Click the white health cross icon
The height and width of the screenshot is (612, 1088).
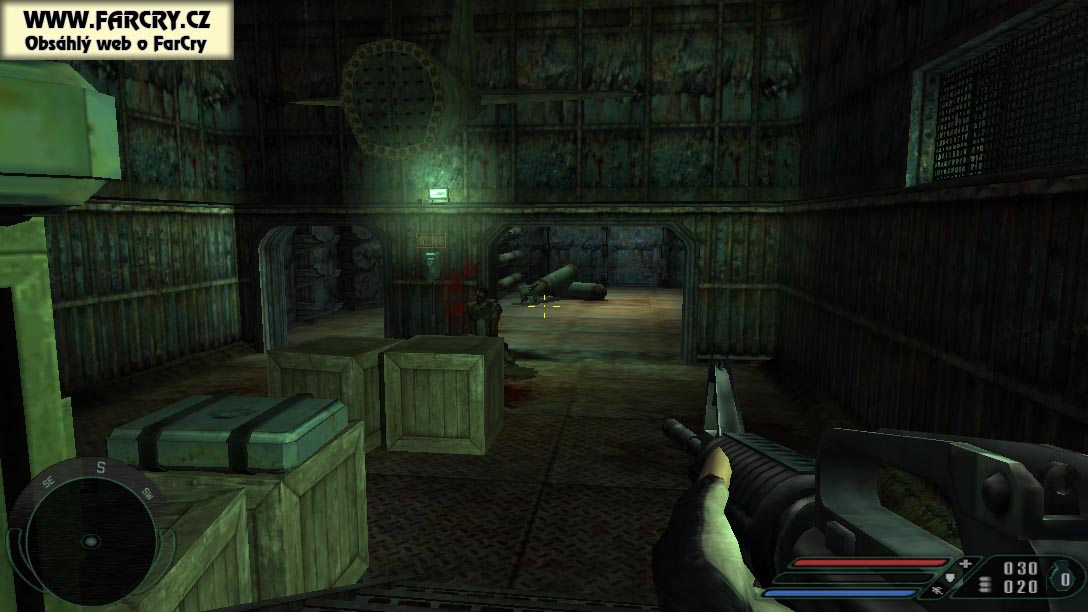click(x=965, y=564)
